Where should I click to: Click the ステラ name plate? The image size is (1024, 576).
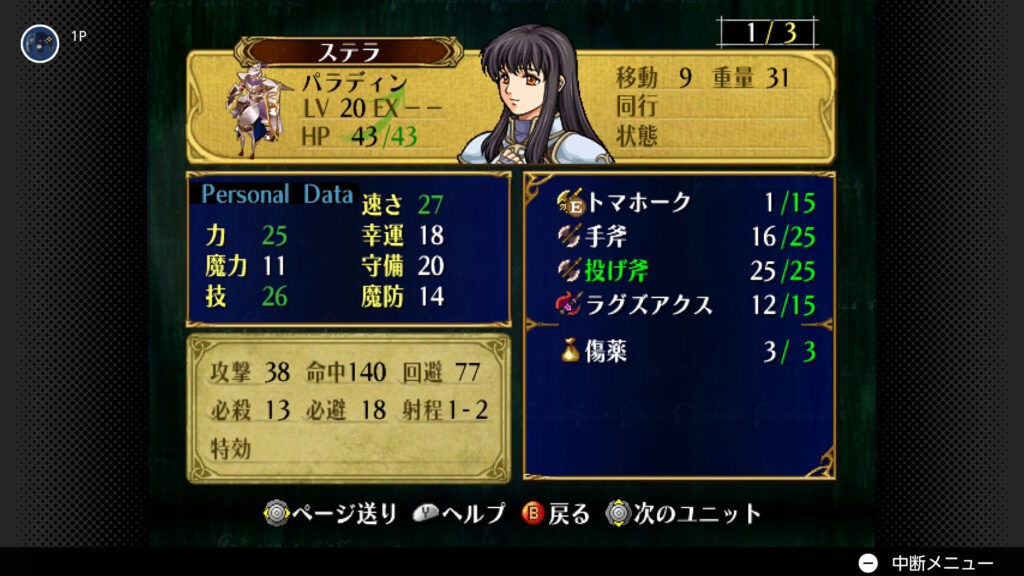349,52
